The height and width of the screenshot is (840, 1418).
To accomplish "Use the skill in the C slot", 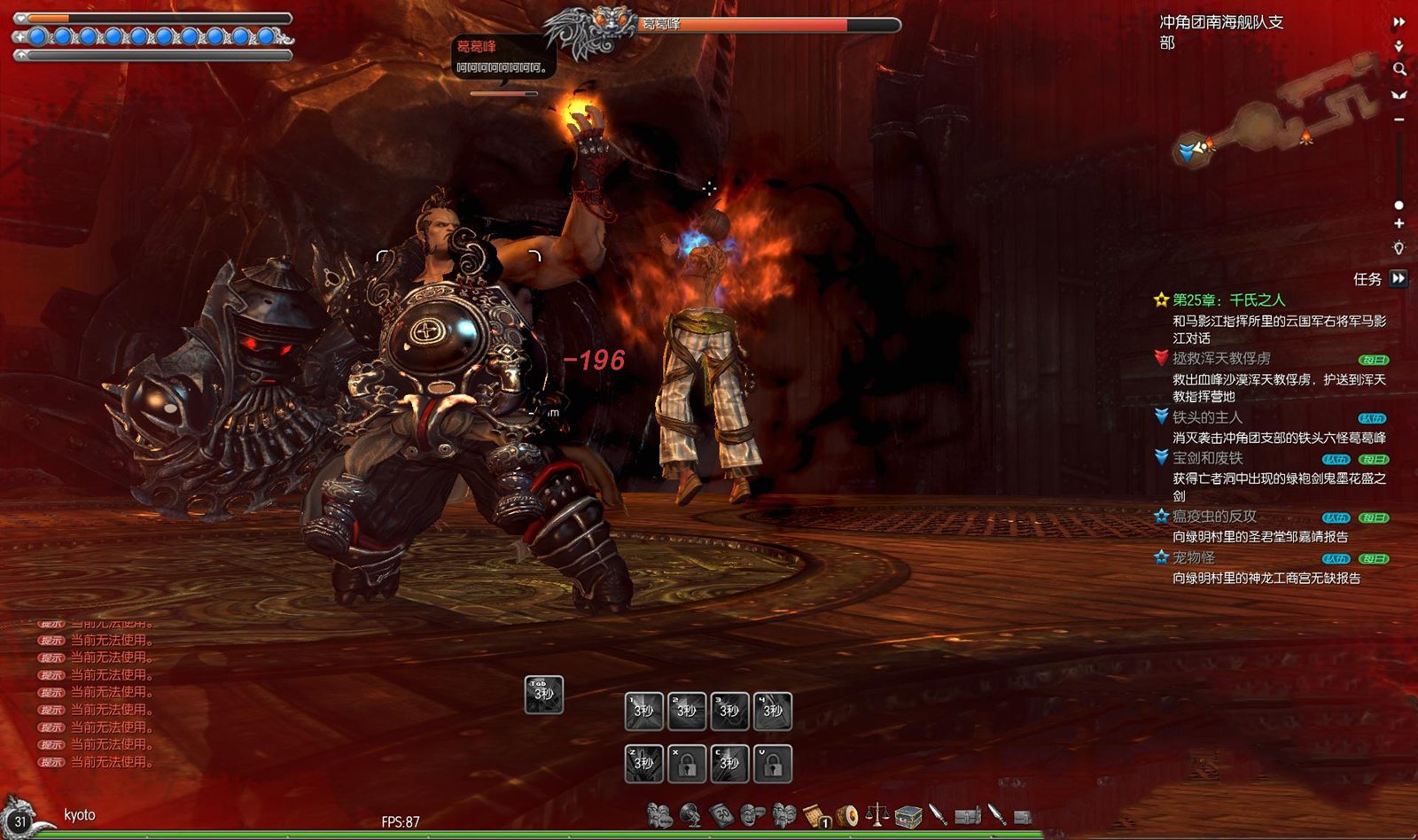I will pos(728,763).
